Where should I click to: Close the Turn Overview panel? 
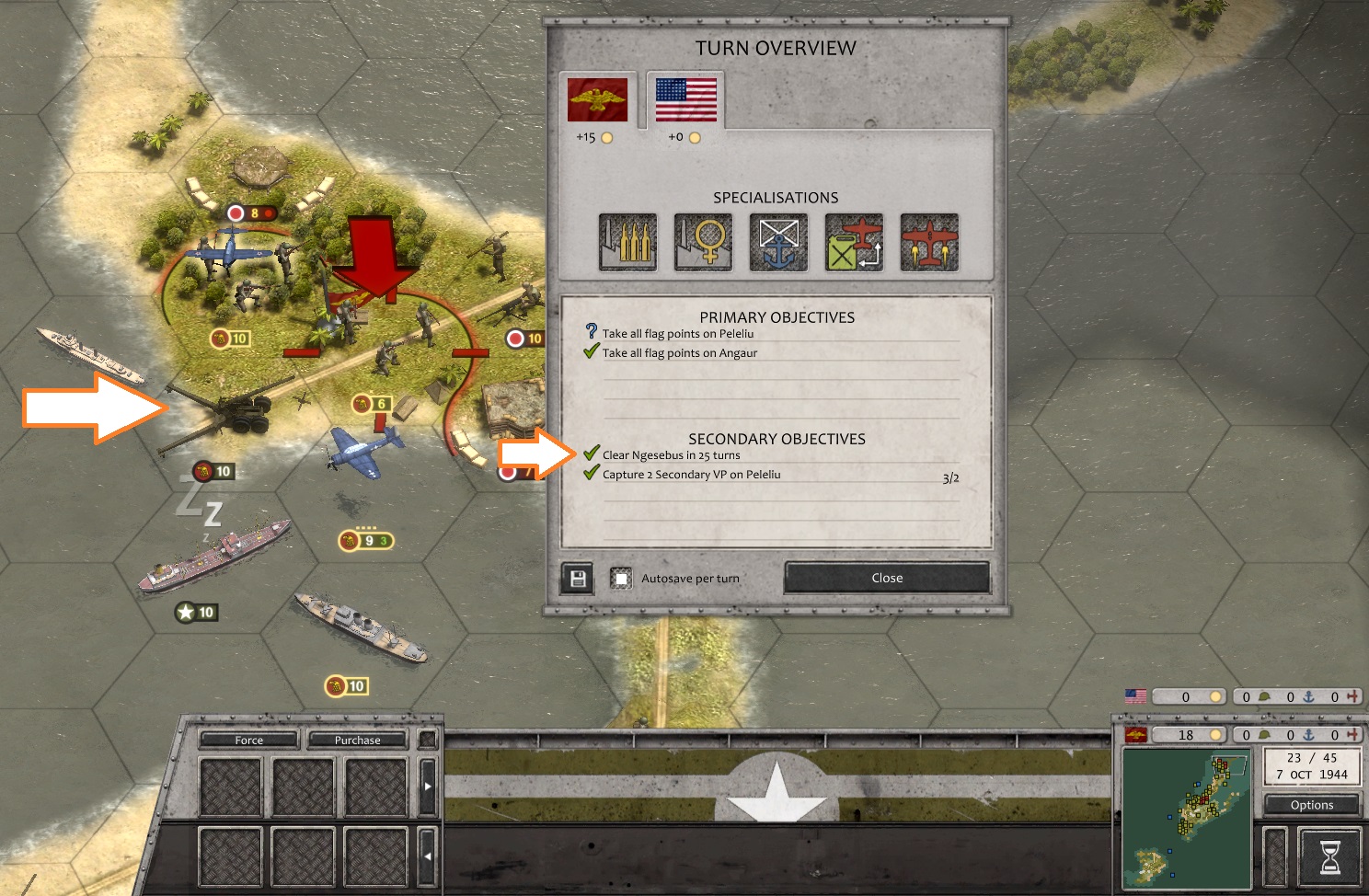[886, 578]
